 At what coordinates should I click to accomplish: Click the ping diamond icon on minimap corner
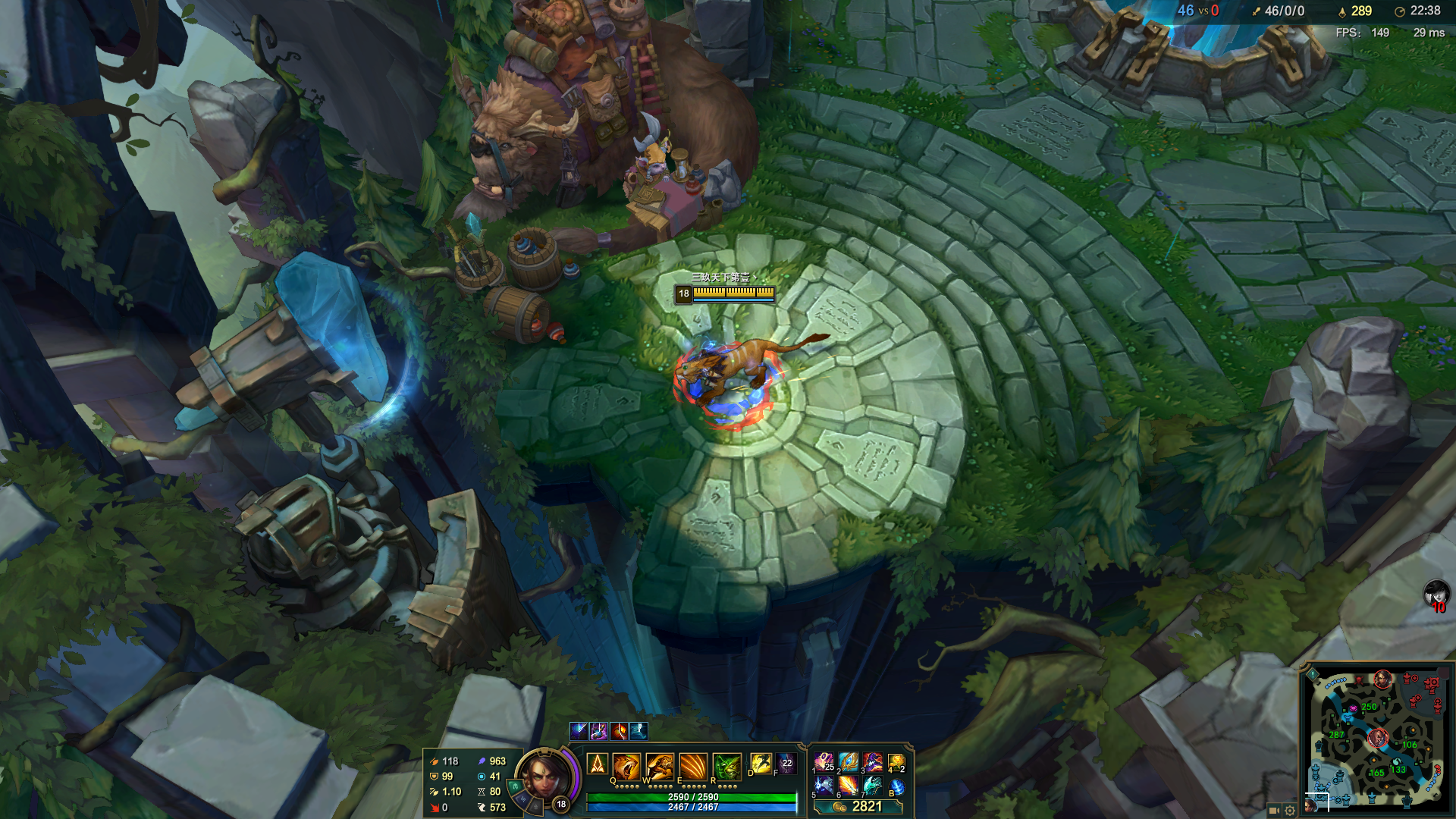tap(1313, 674)
